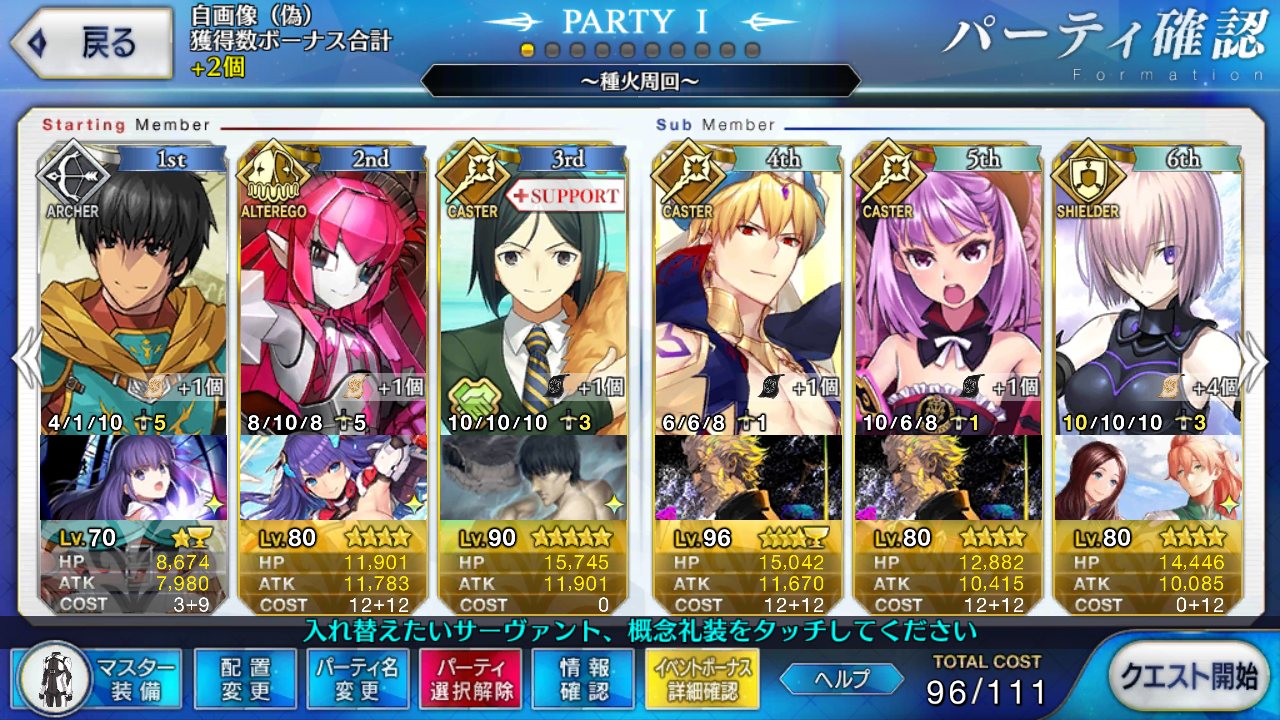Screen dimensions: 1280x720
Task: Show イベントボーナス詳細確認 event bonus details
Action: click(703, 678)
